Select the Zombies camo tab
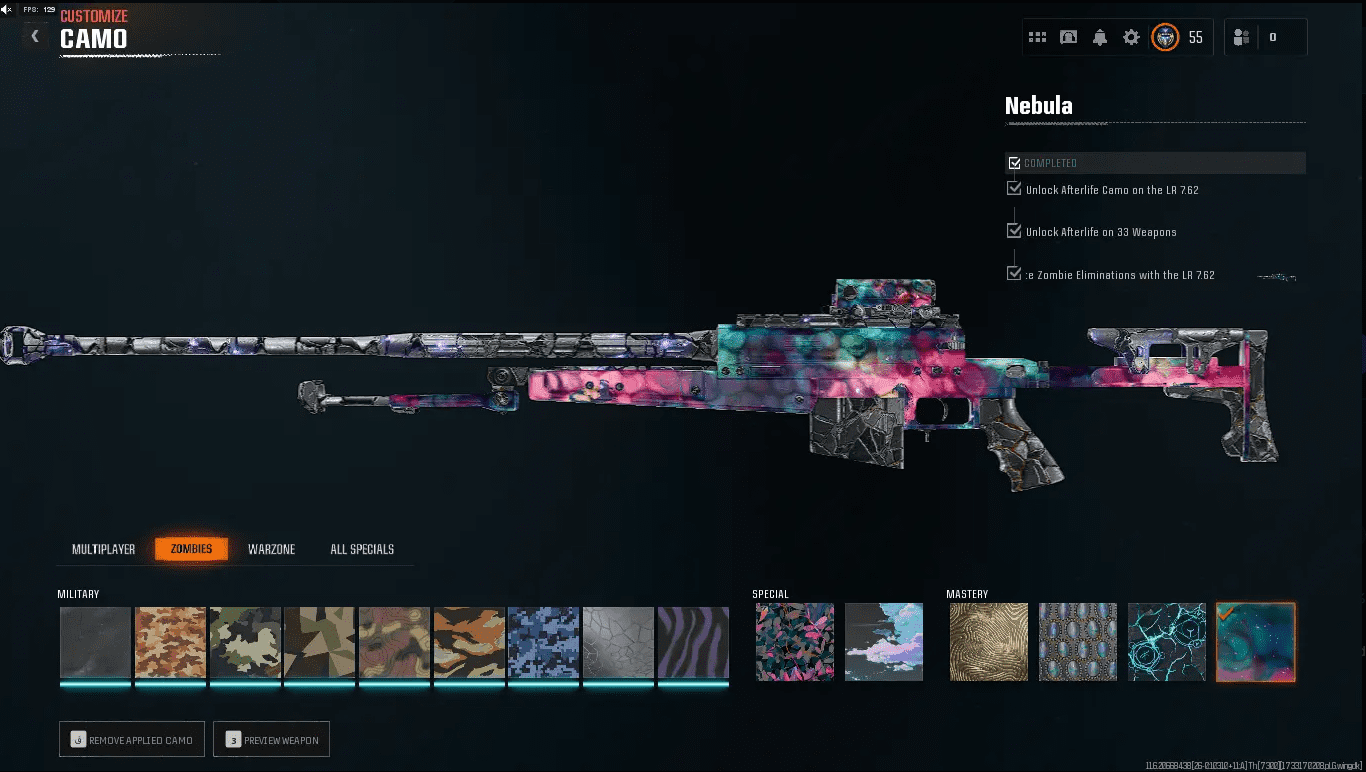The height and width of the screenshot is (772, 1366). [191, 549]
